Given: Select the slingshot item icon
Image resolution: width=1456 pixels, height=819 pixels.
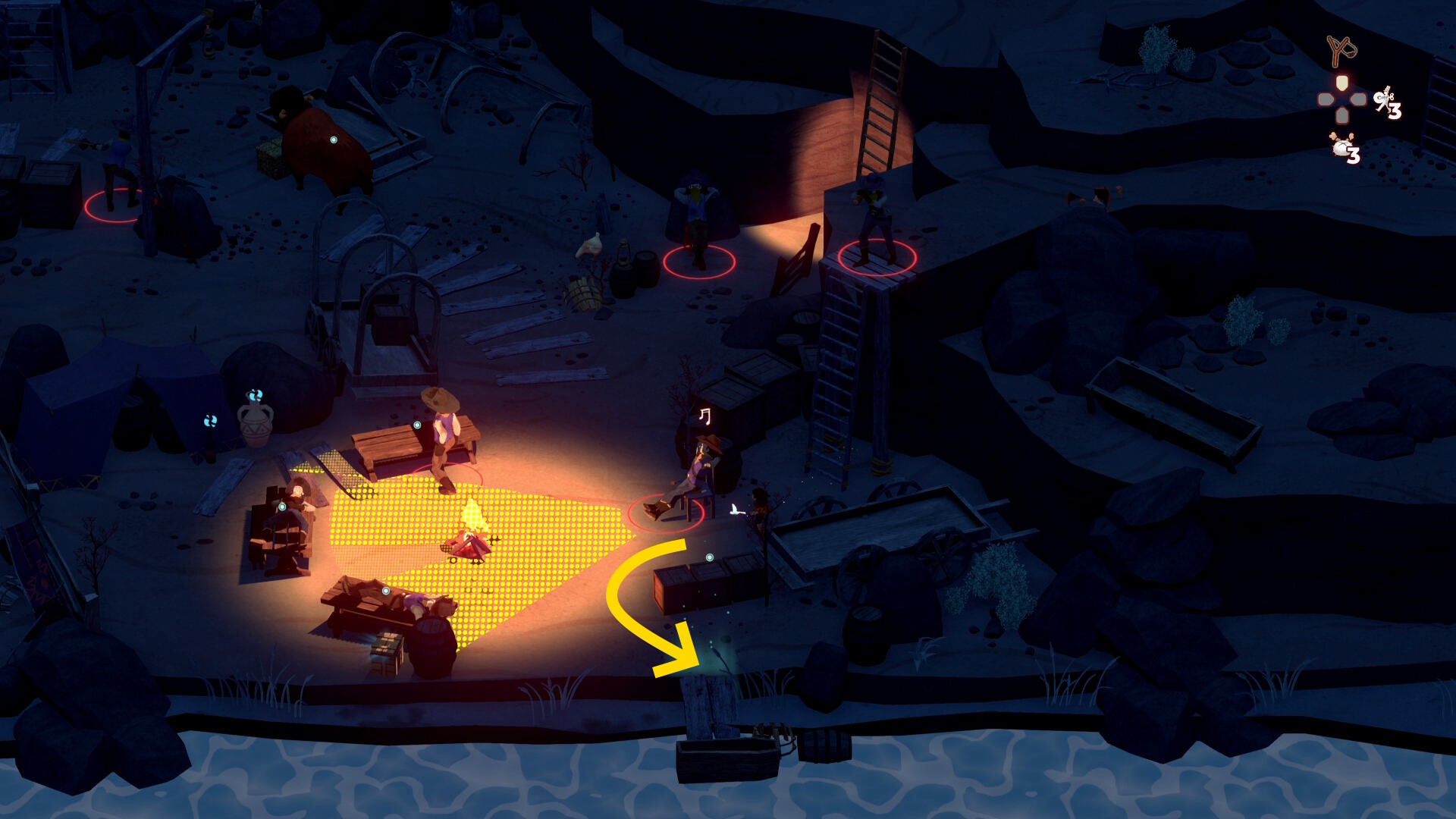Looking at the screenshot, I should (x=1341, y=51).
